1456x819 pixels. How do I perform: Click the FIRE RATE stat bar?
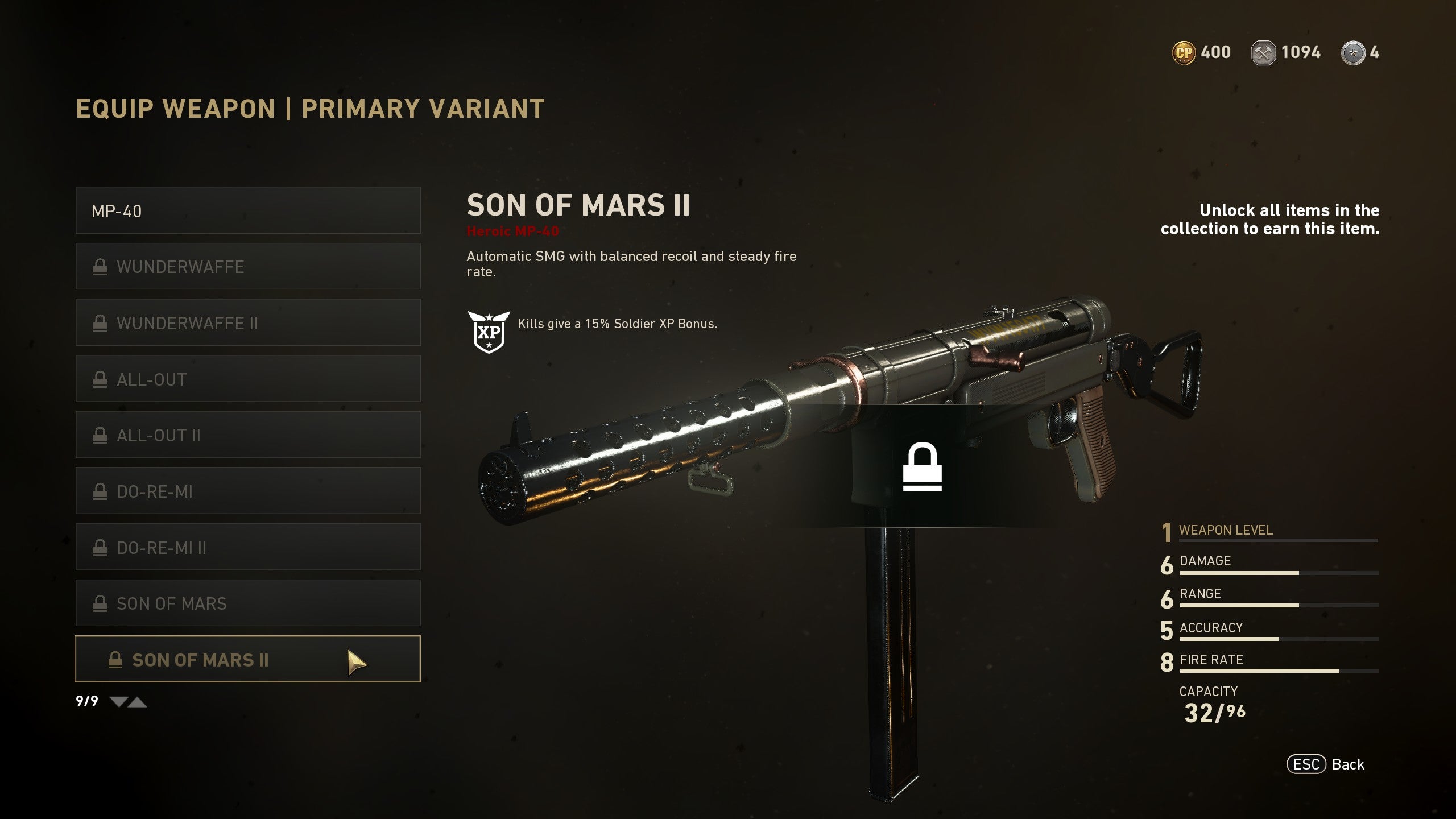tap(1280, 669)
